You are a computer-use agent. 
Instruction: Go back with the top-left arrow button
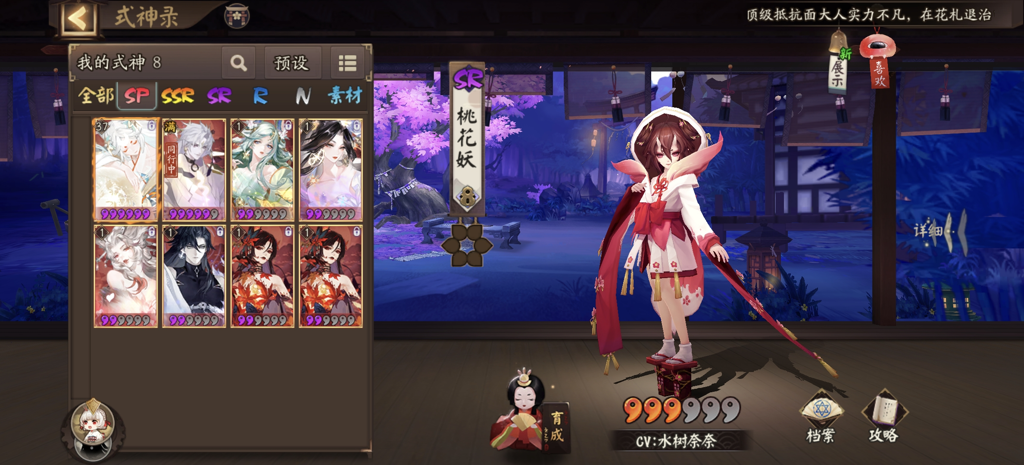(x=80, y=17)
